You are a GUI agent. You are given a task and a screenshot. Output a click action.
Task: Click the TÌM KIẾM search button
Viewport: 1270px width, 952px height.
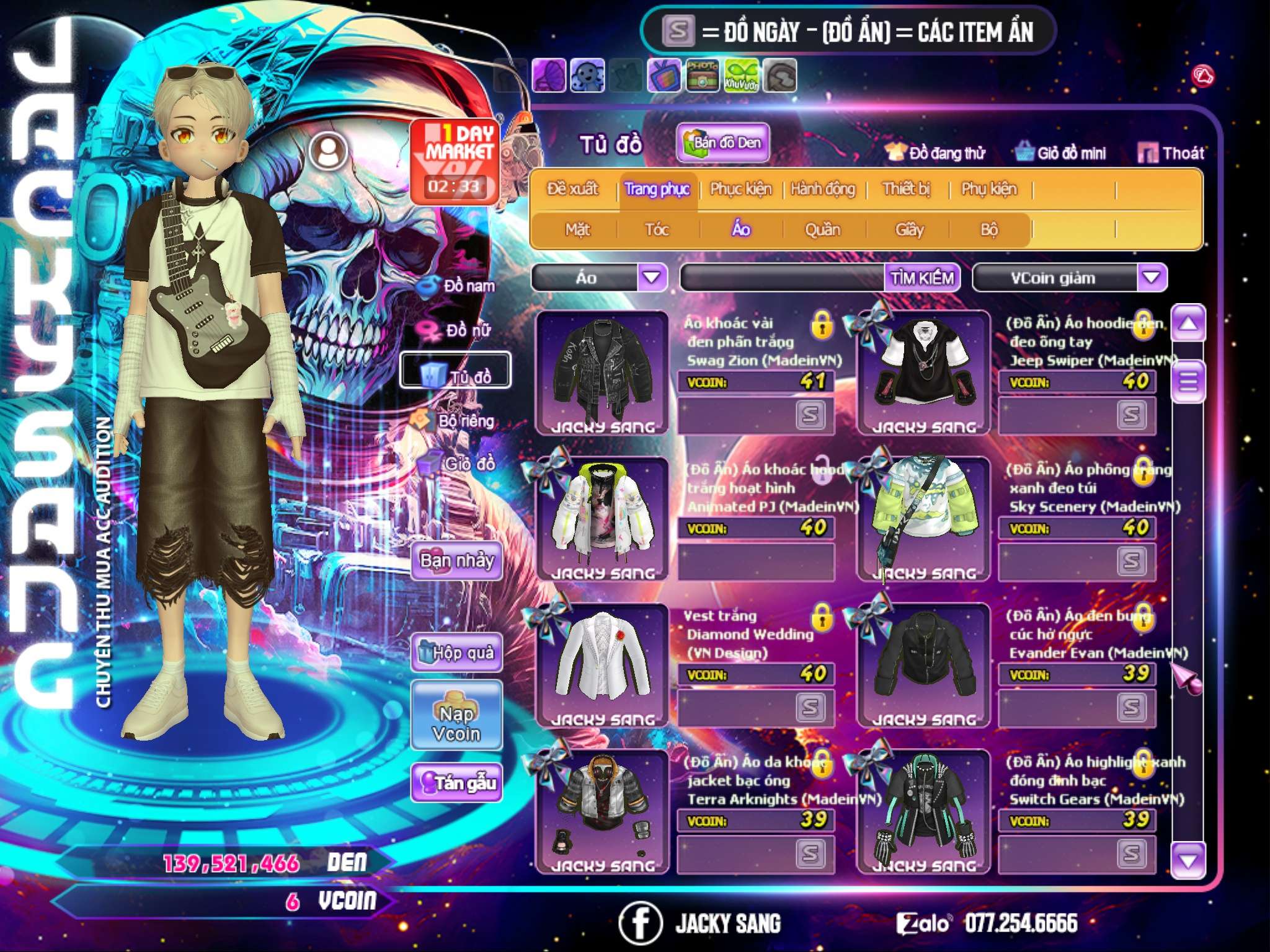922,278
